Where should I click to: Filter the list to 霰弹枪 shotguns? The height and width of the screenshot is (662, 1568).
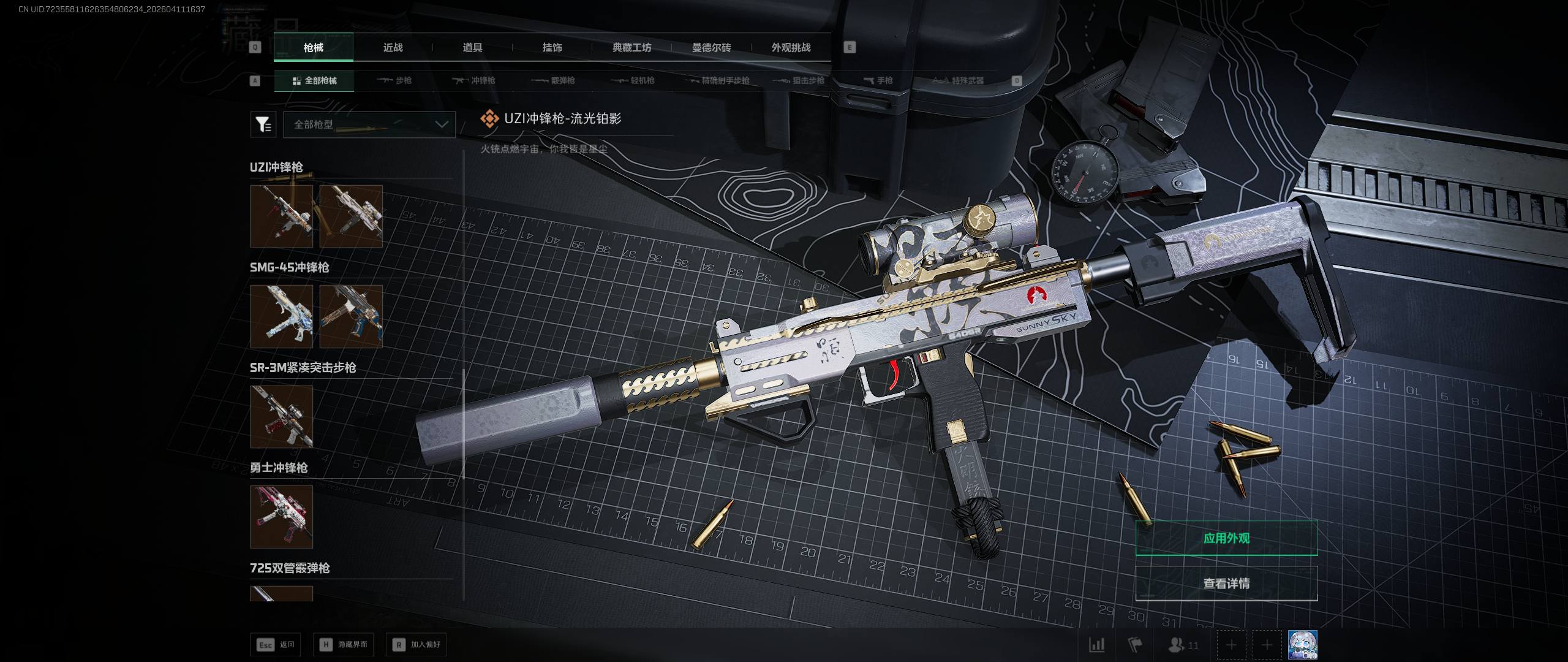(x=553, y=80)
